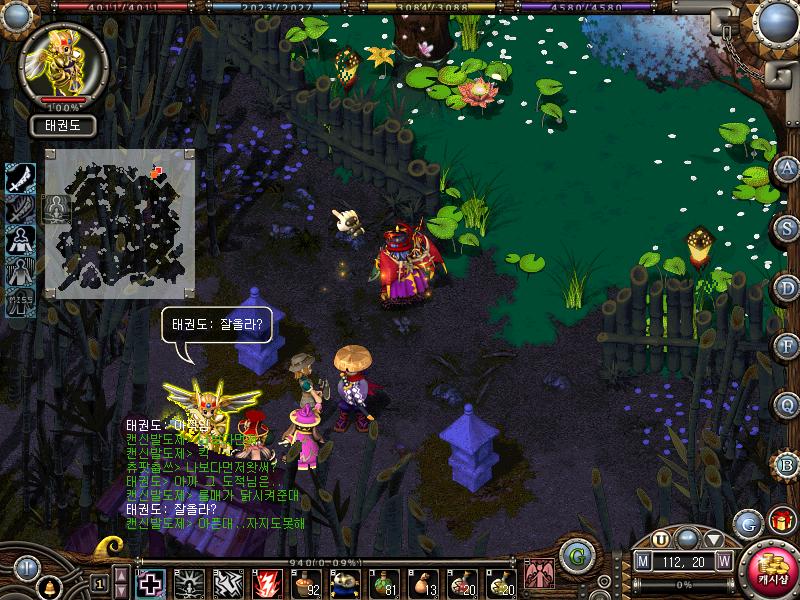Use the potion stack of 92
This screenshot has width=800, height=600.
tap(306, 581)
